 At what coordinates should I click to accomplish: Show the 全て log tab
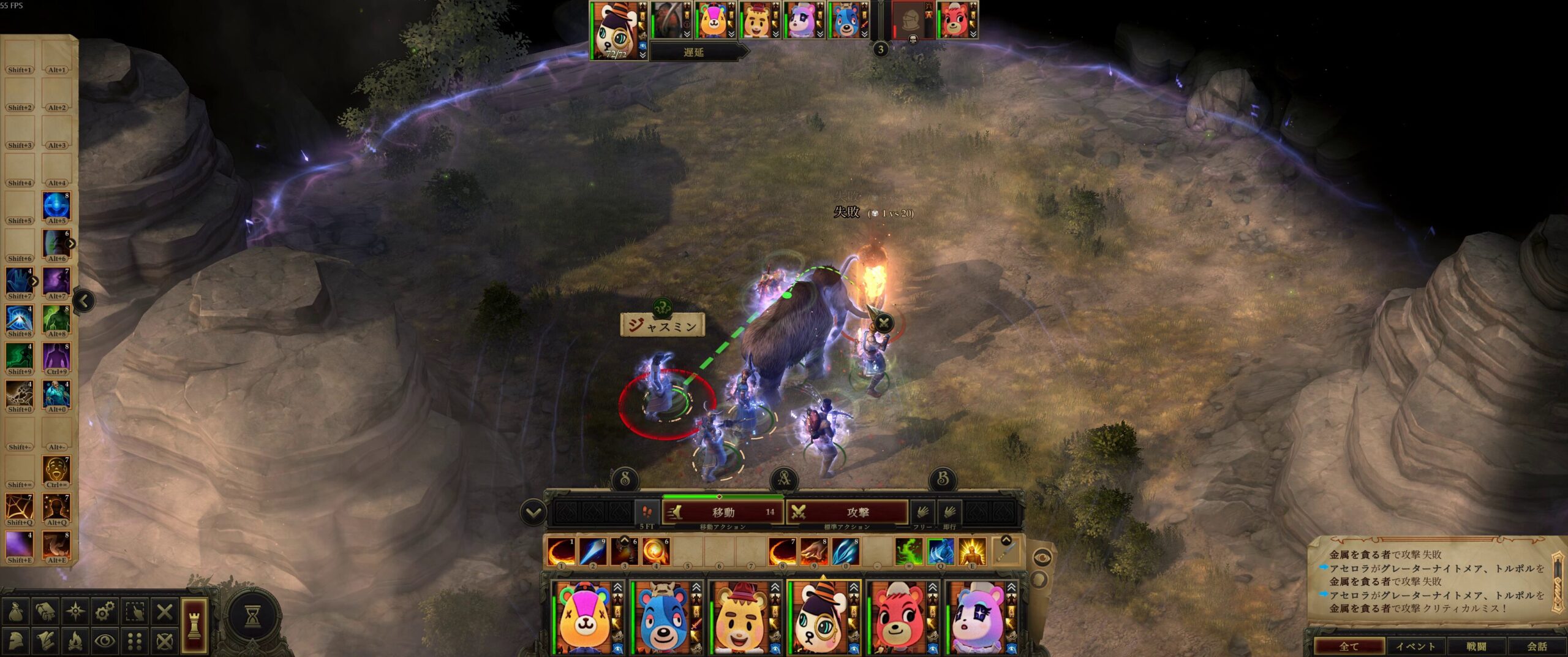[1349, 646]
